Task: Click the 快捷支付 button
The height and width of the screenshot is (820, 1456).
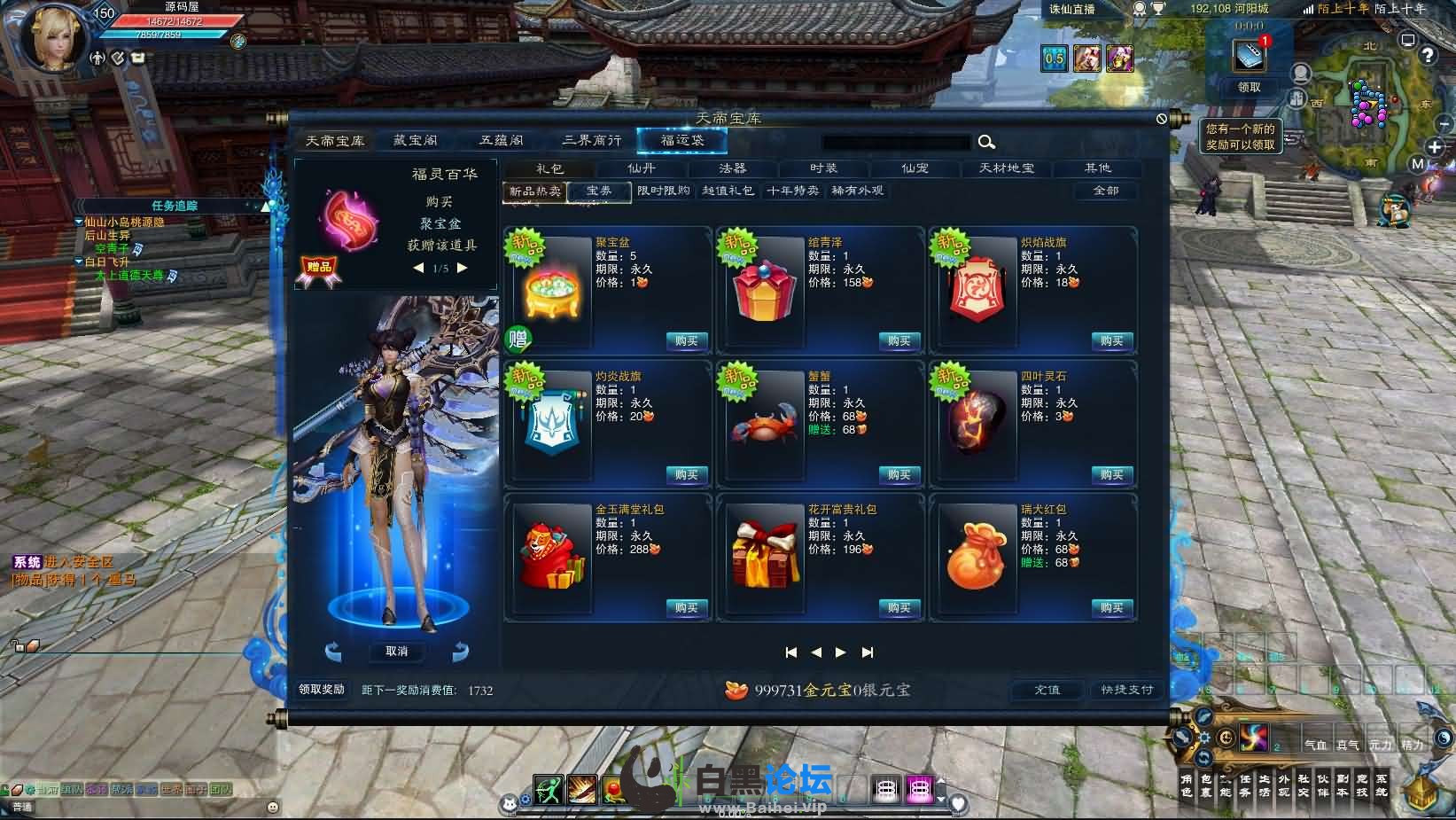Action: tap(1126, 690)
